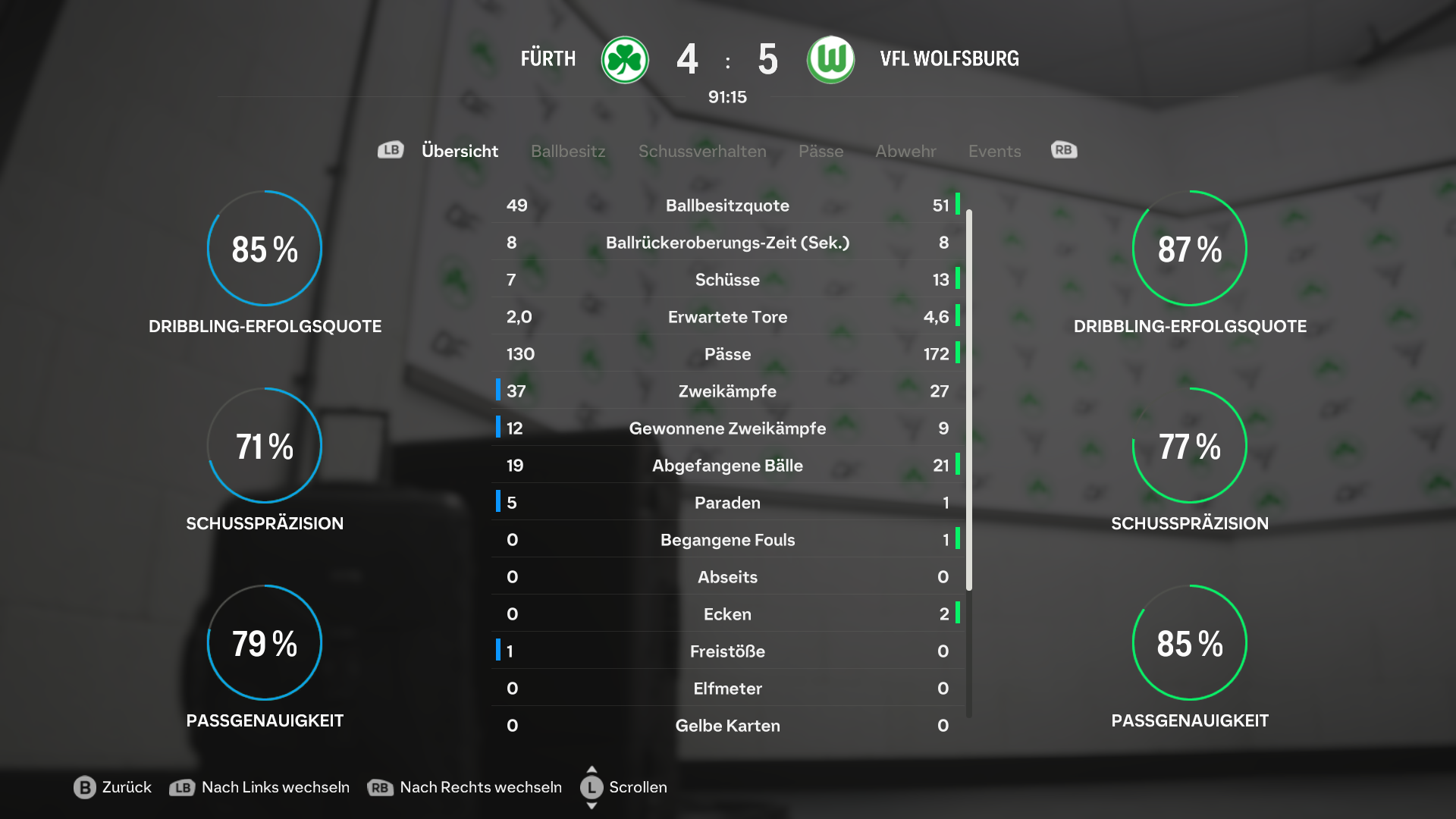View the Events tab
This screenshot has height=819, width=1456.
click(x=994, y=151)
